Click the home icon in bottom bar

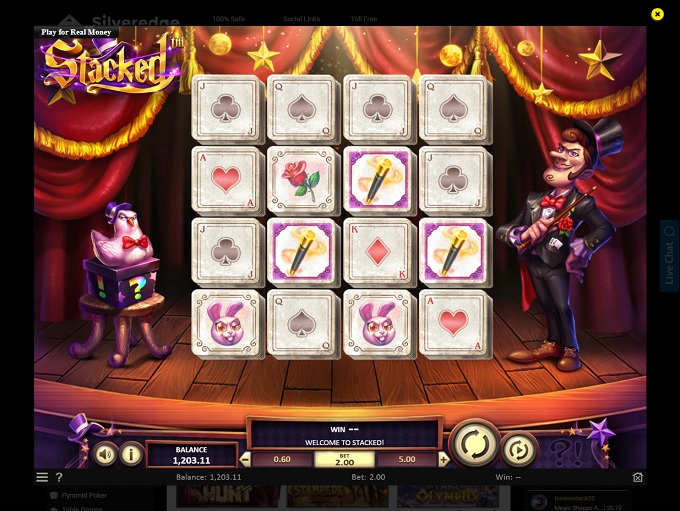pyautogui.click(x=638, y=478)
